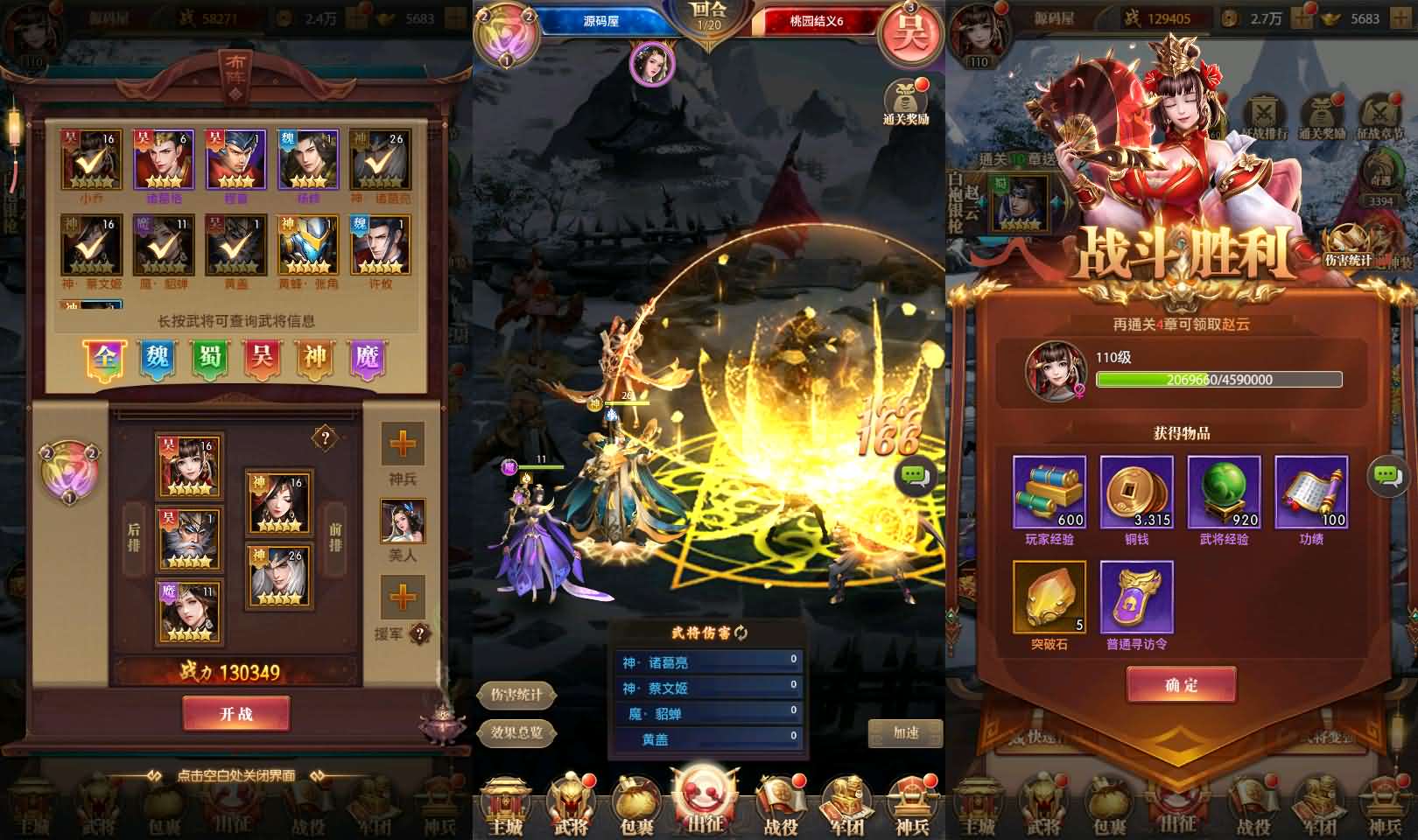
Task: Select the 魔 faction filter tab
Action: pyautogui.click(x=367, y=358)
